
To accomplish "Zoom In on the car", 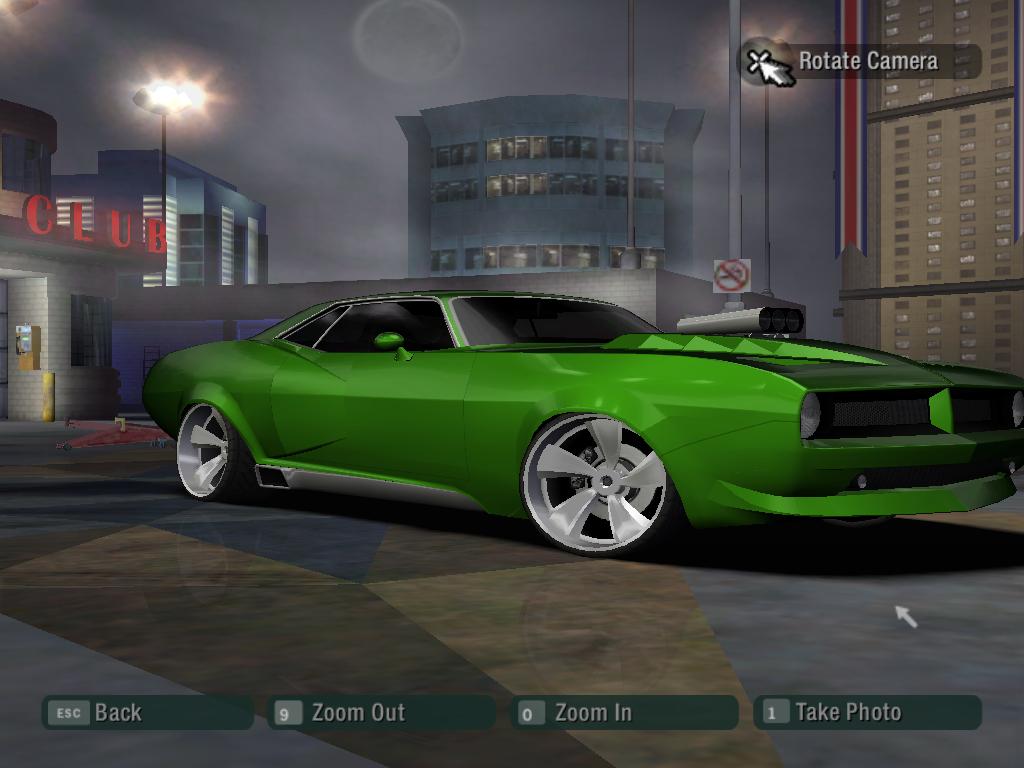I will pyautogui.click(x=623, y=713).
